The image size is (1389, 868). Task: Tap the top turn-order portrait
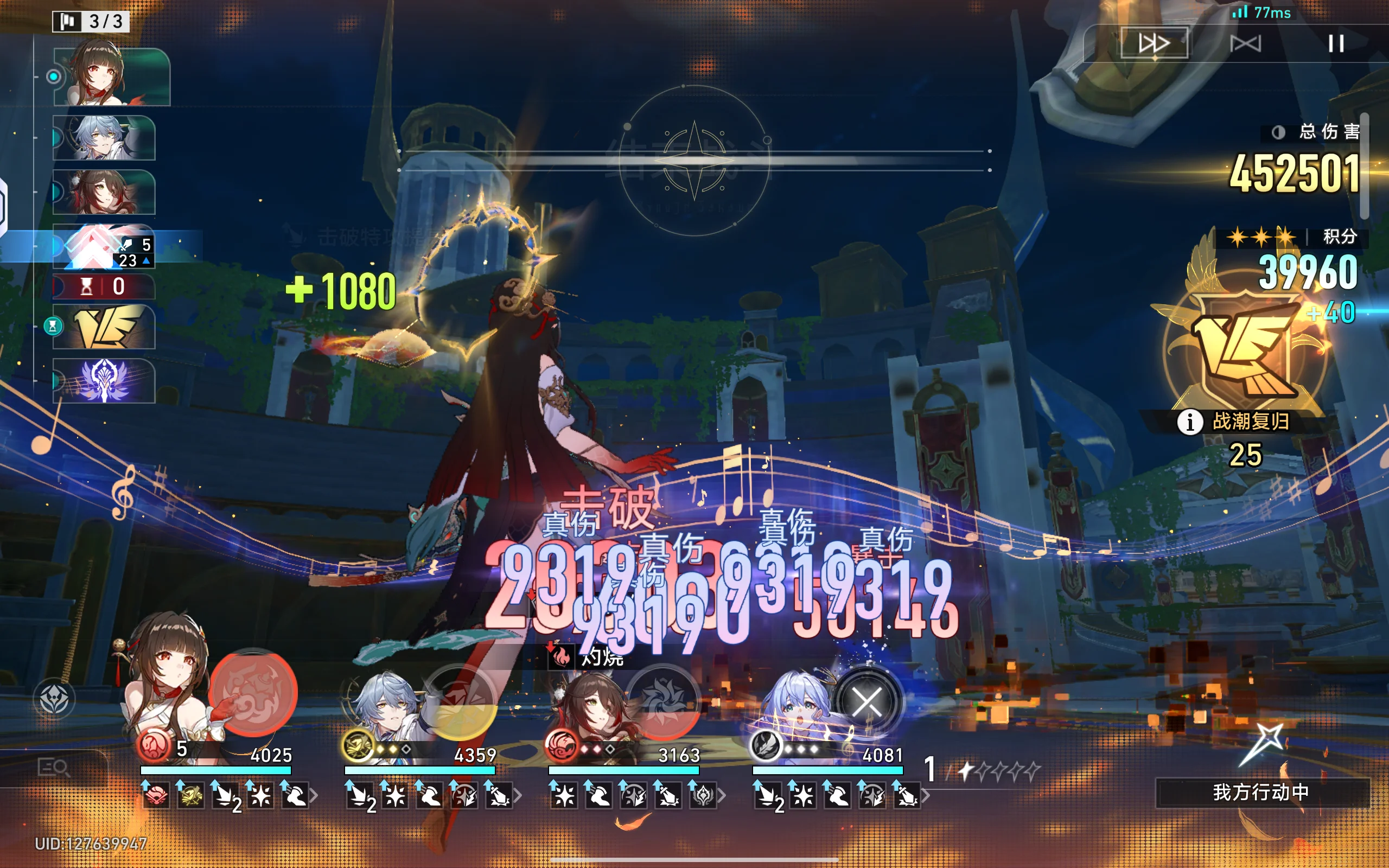pyautogui.click(x=112, y=76)
